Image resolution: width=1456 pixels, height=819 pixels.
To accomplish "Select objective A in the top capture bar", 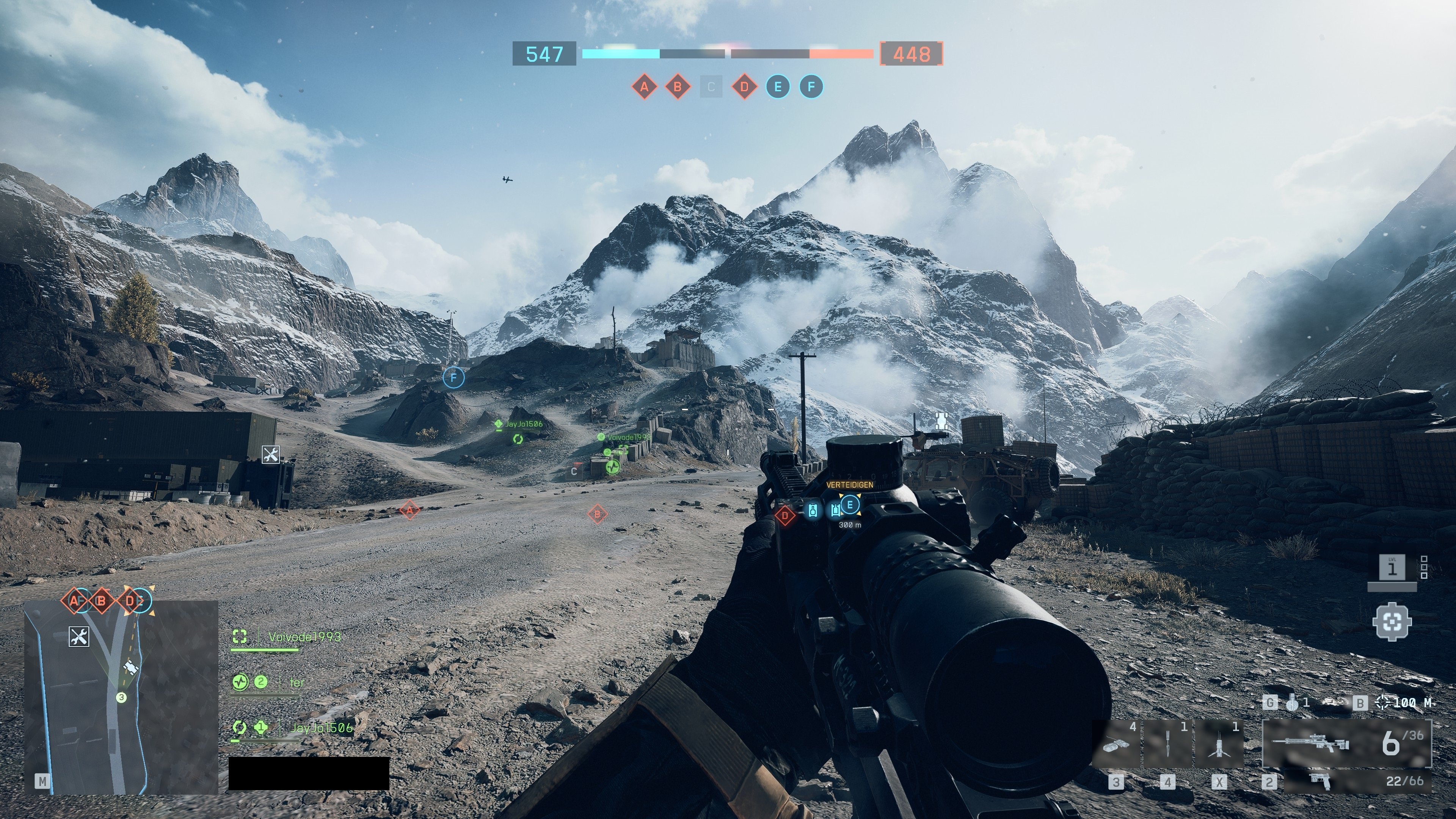I will click(x=644, y=87).
